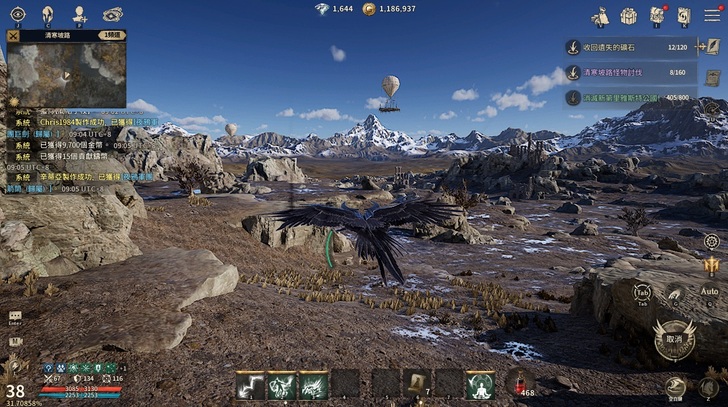
Task: Switch channel using the 1頻道 label
Action: [113, 35]
